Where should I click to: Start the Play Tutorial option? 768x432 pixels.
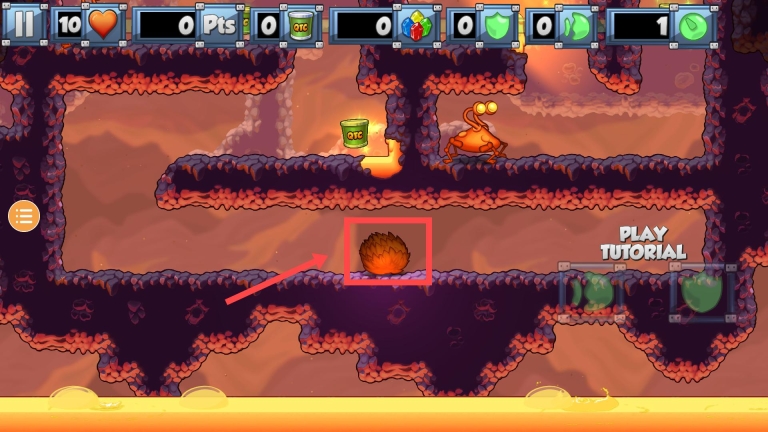642,243
